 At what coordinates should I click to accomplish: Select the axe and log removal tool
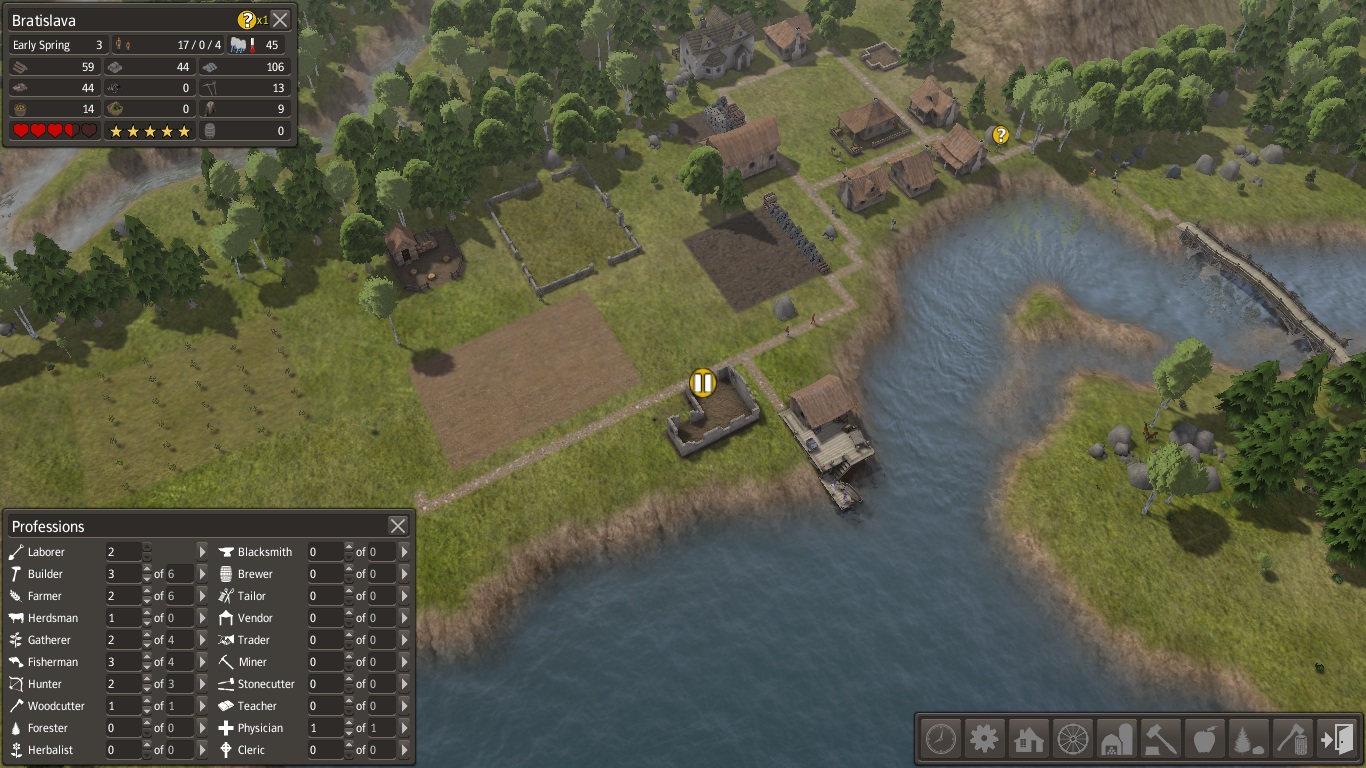tap(1292, 740)
